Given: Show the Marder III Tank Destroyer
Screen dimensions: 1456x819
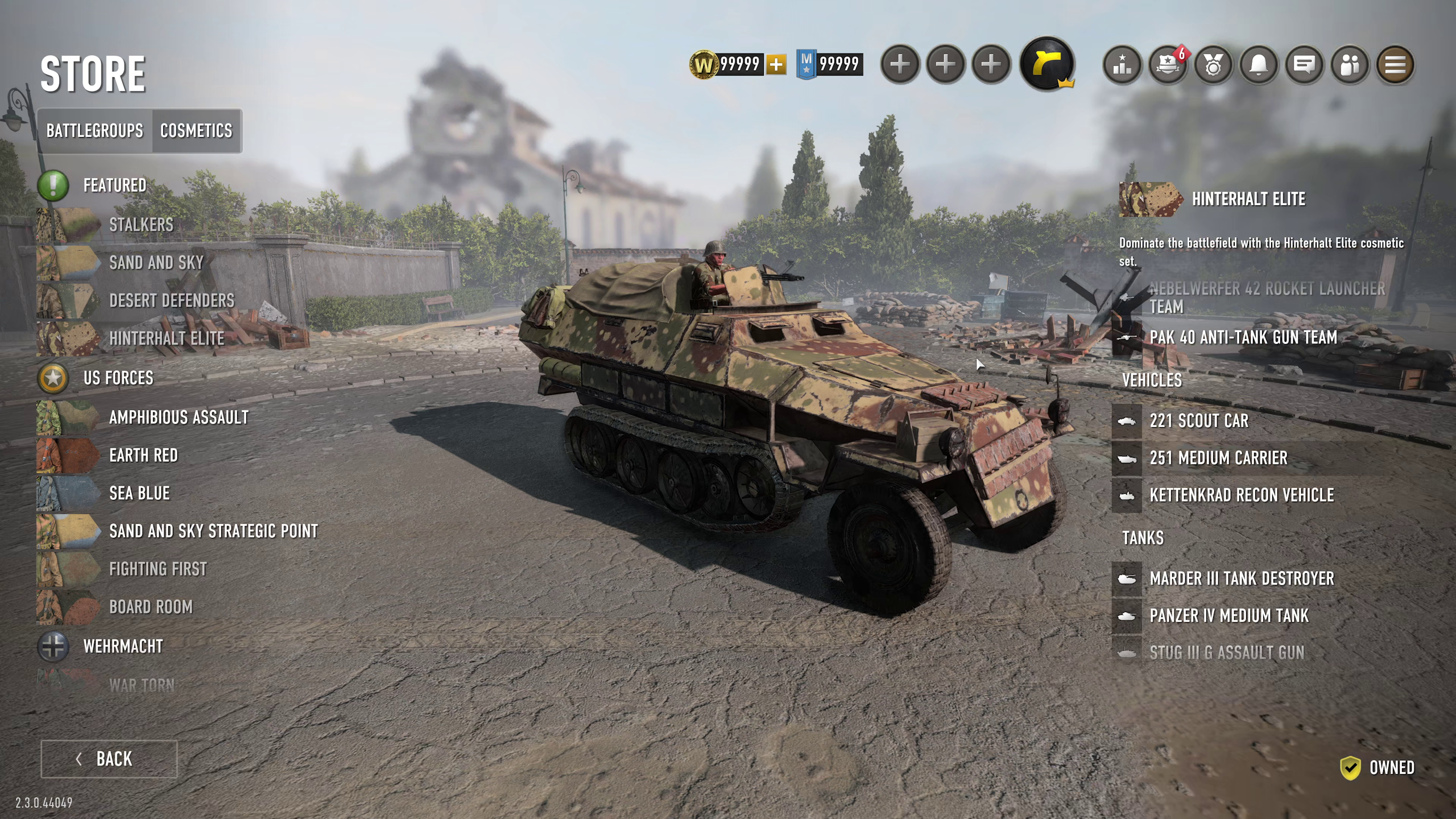Looking at the screenshot, I should click(x=1241, y=578).
